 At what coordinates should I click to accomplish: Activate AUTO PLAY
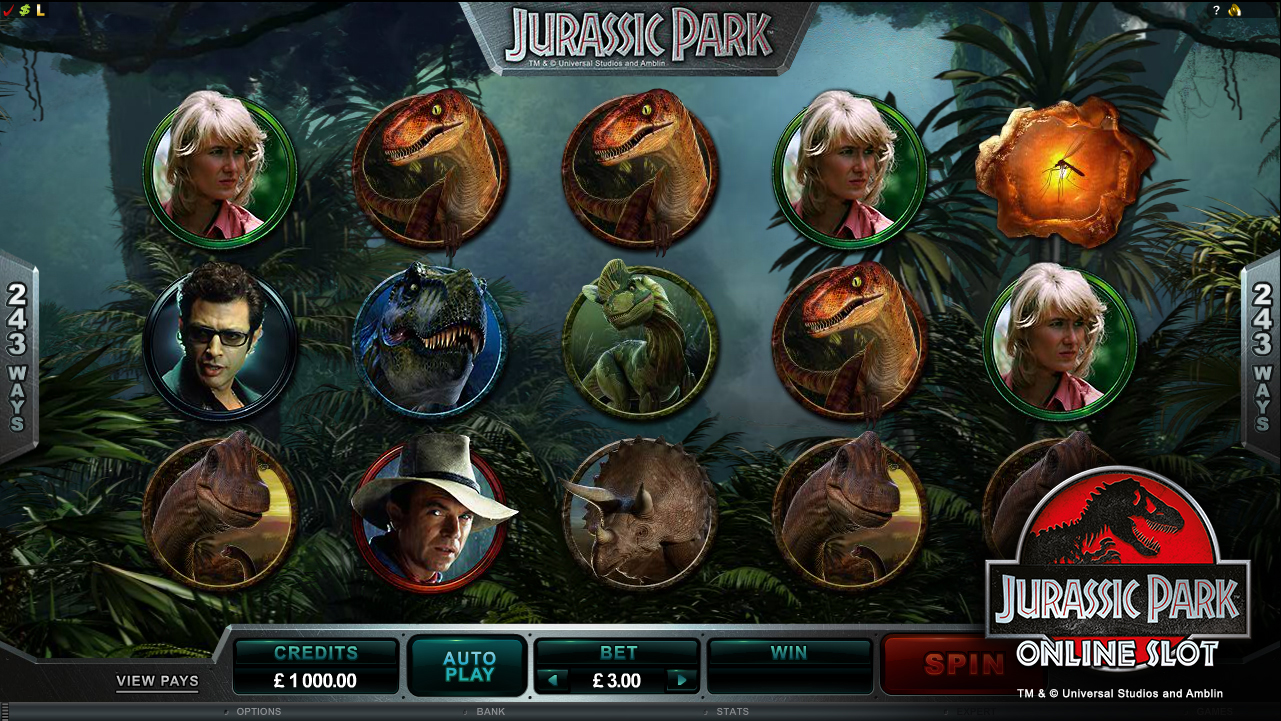pyautogui.click(x=466, y=664)
